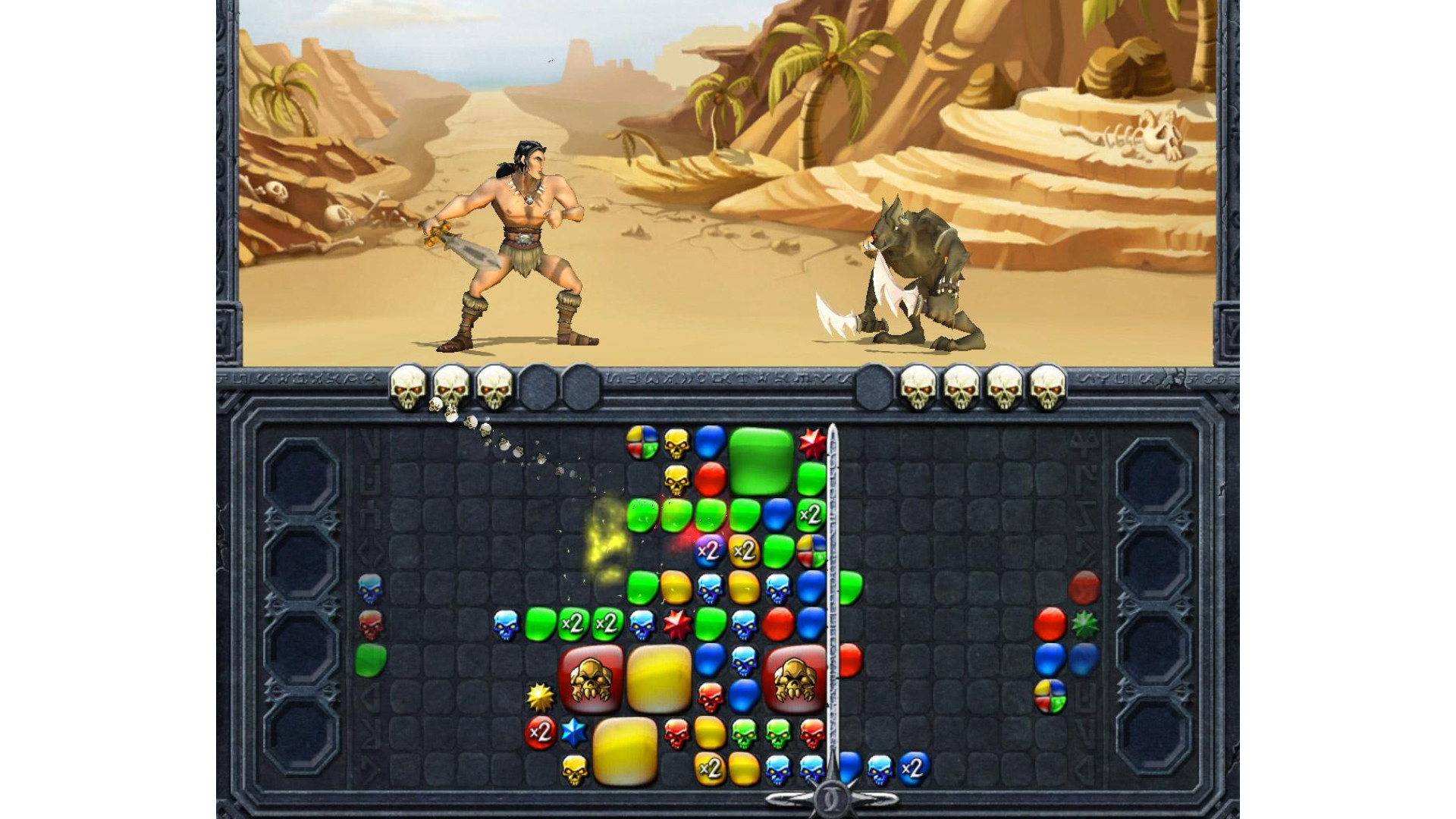This screenshot has height=819, width=1456.
Task: Select the red x2 multiplier gem
Action: (x=540, y=733)
